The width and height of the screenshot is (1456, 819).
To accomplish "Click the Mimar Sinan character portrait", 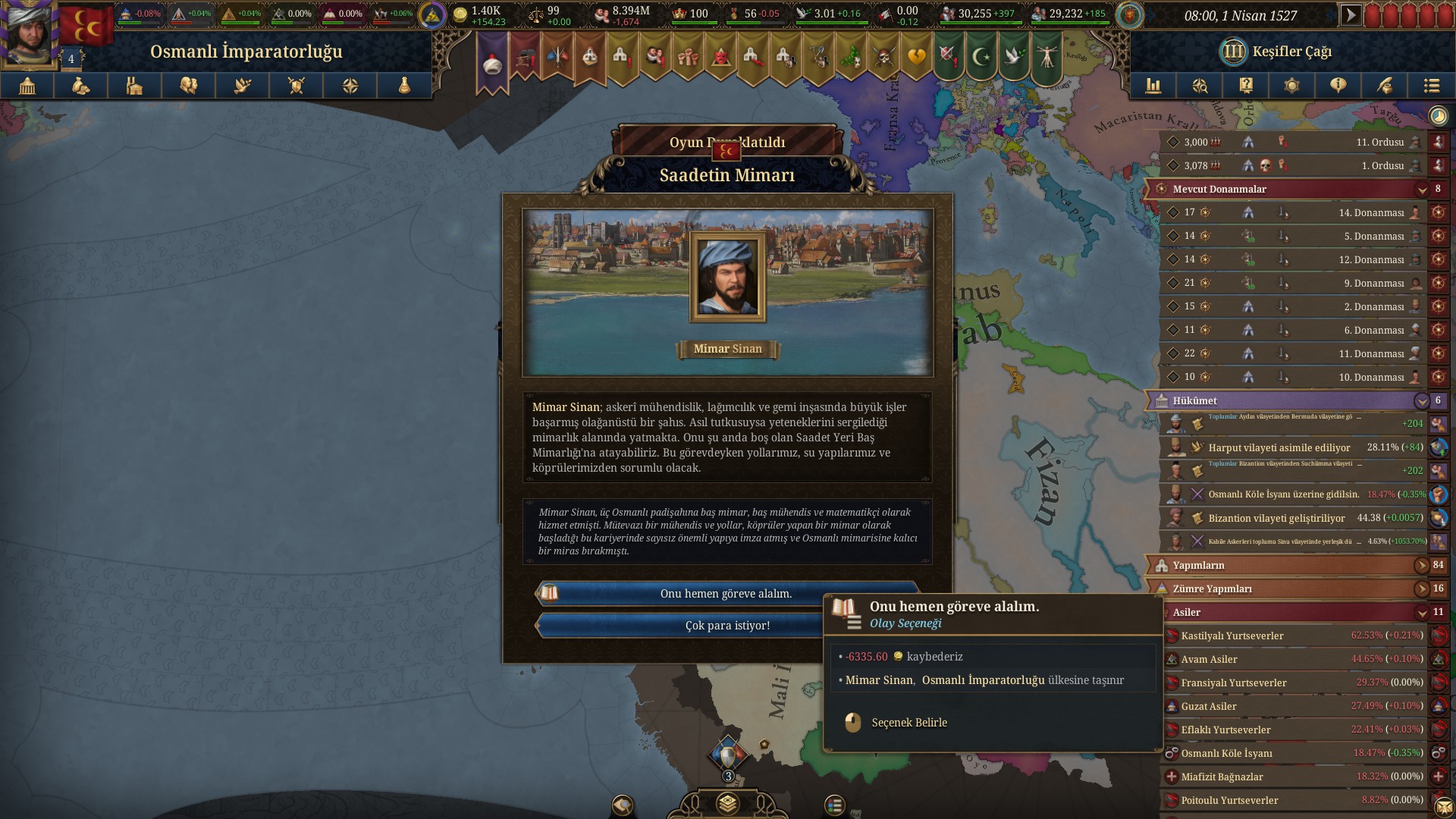I will 727,277.
